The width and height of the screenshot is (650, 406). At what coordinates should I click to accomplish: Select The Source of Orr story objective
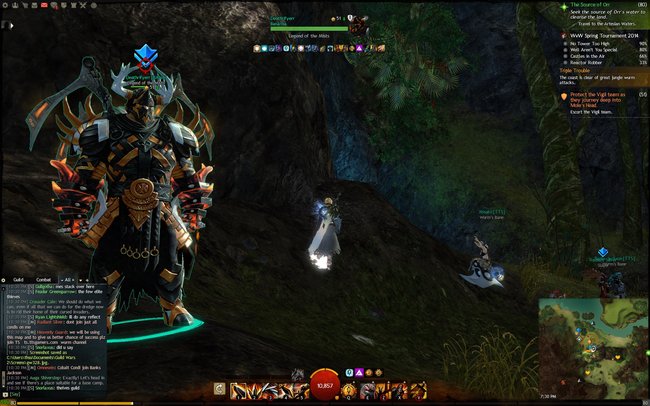click(596, 5)
